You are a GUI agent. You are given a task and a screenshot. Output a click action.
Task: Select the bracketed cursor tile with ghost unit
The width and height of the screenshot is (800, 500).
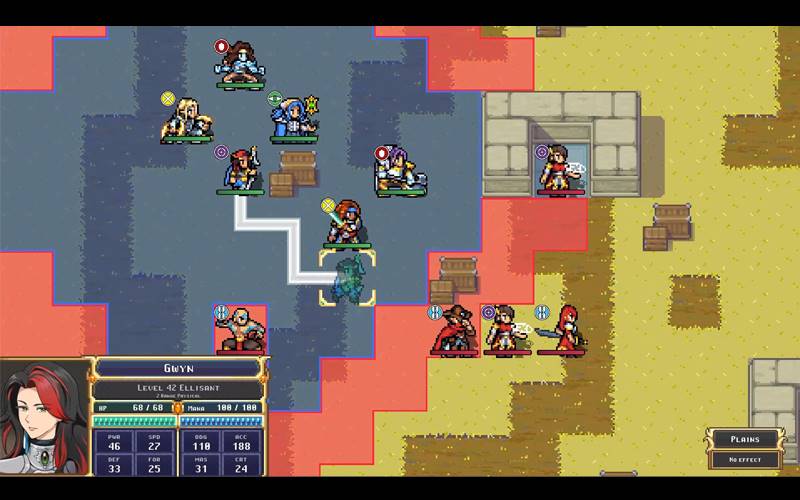tap(347, 278)
